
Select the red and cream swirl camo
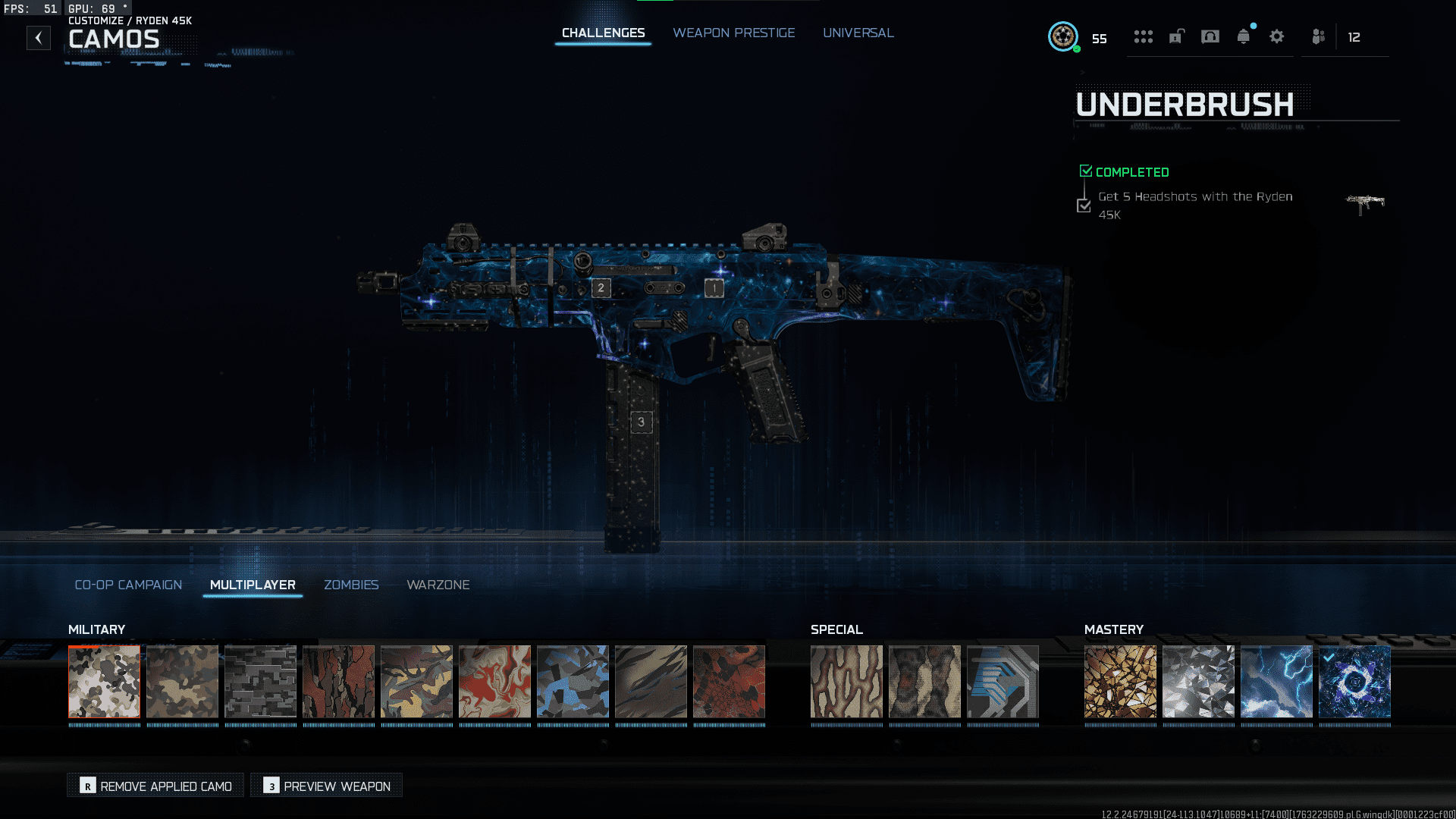pyautogui.click(x=494, y=681)
